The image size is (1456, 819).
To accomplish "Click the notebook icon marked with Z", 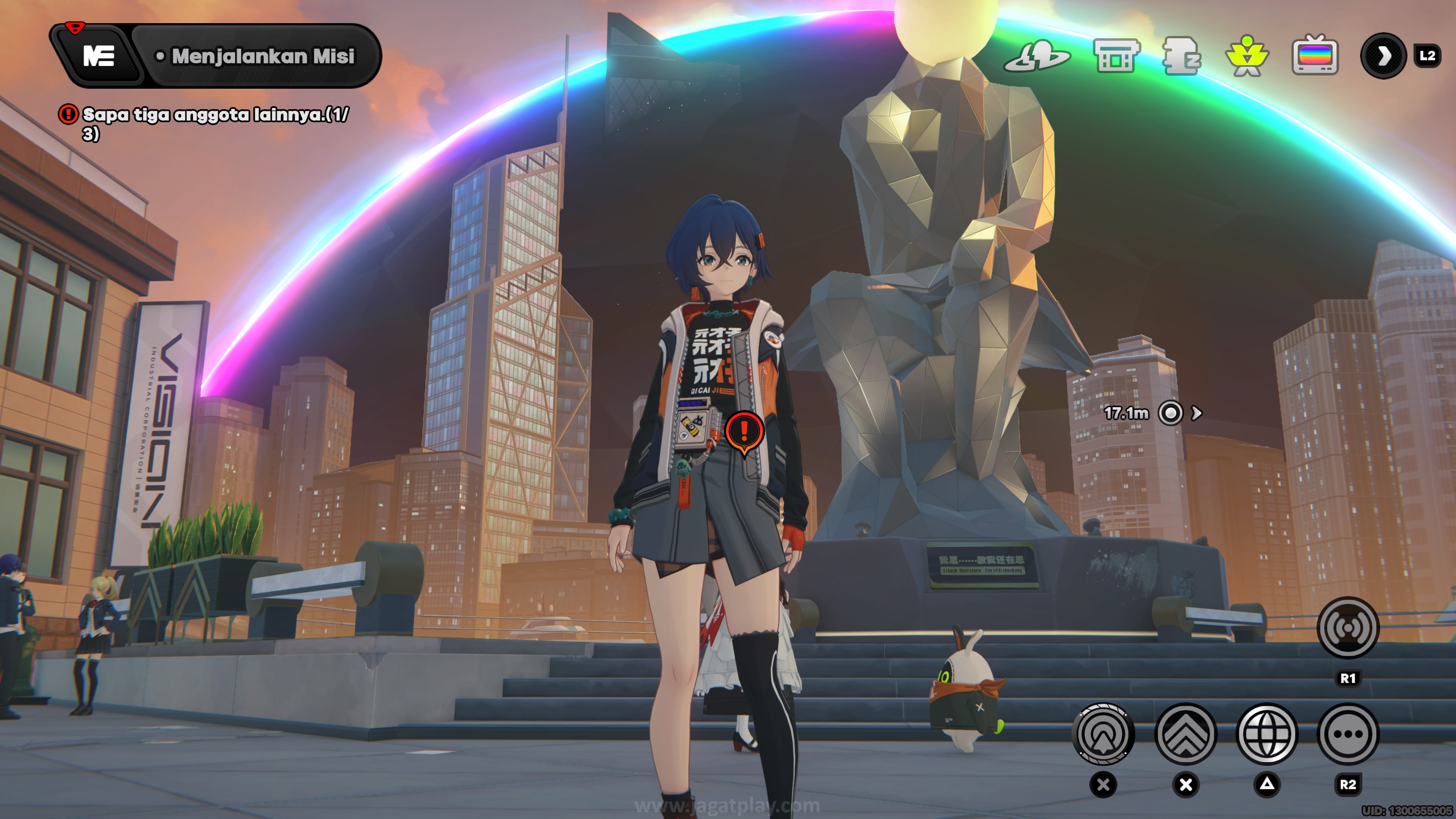I will pyautogui.click(x=1182, y=56).
